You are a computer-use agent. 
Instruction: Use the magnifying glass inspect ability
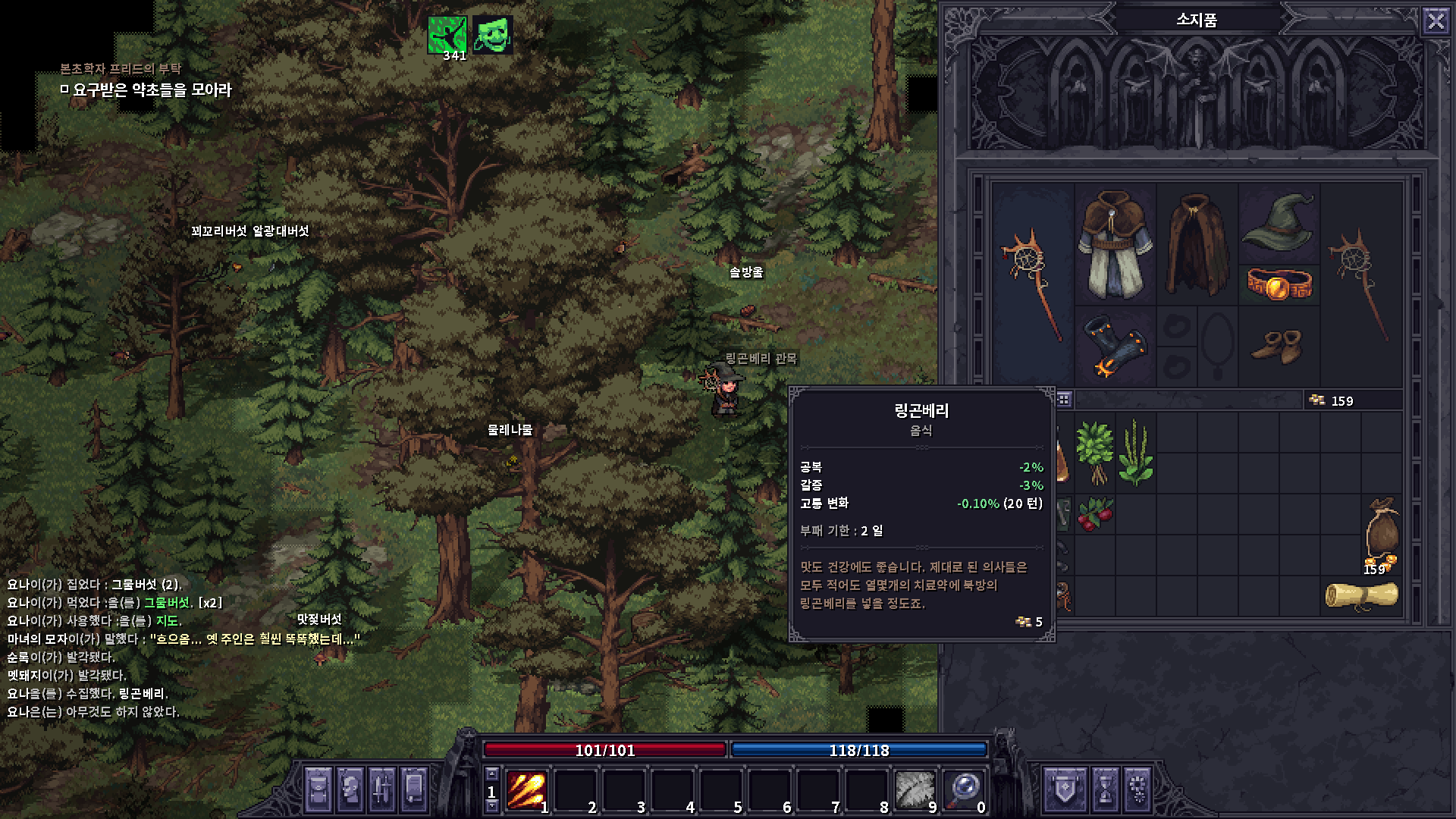965,789
